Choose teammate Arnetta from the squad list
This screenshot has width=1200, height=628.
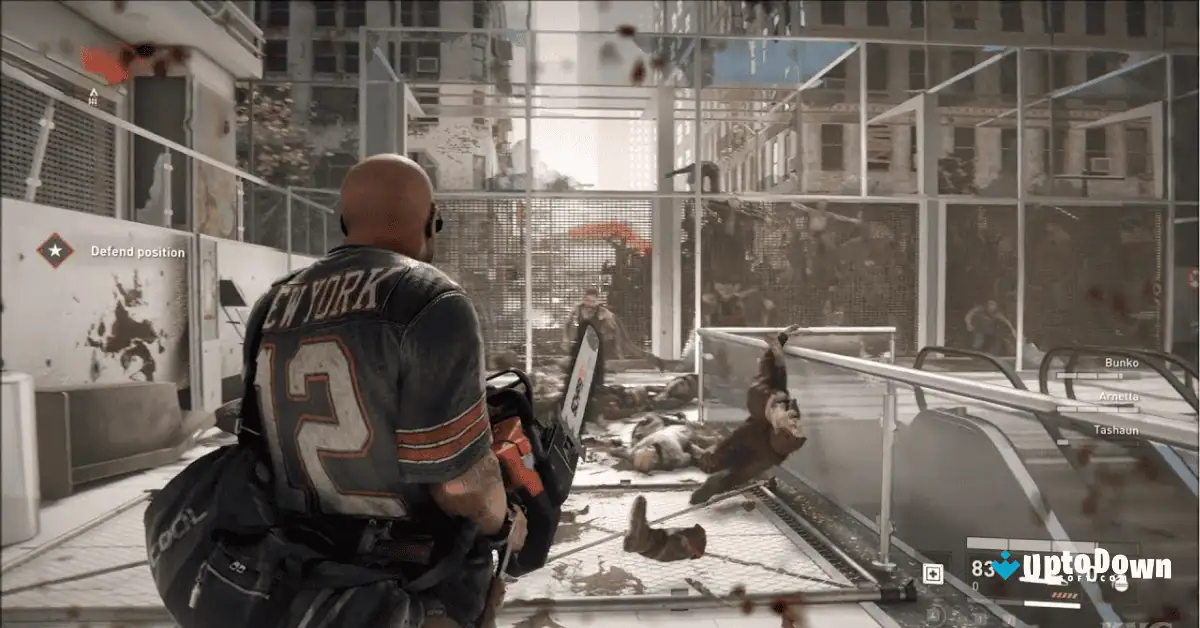coord(1119,396)
